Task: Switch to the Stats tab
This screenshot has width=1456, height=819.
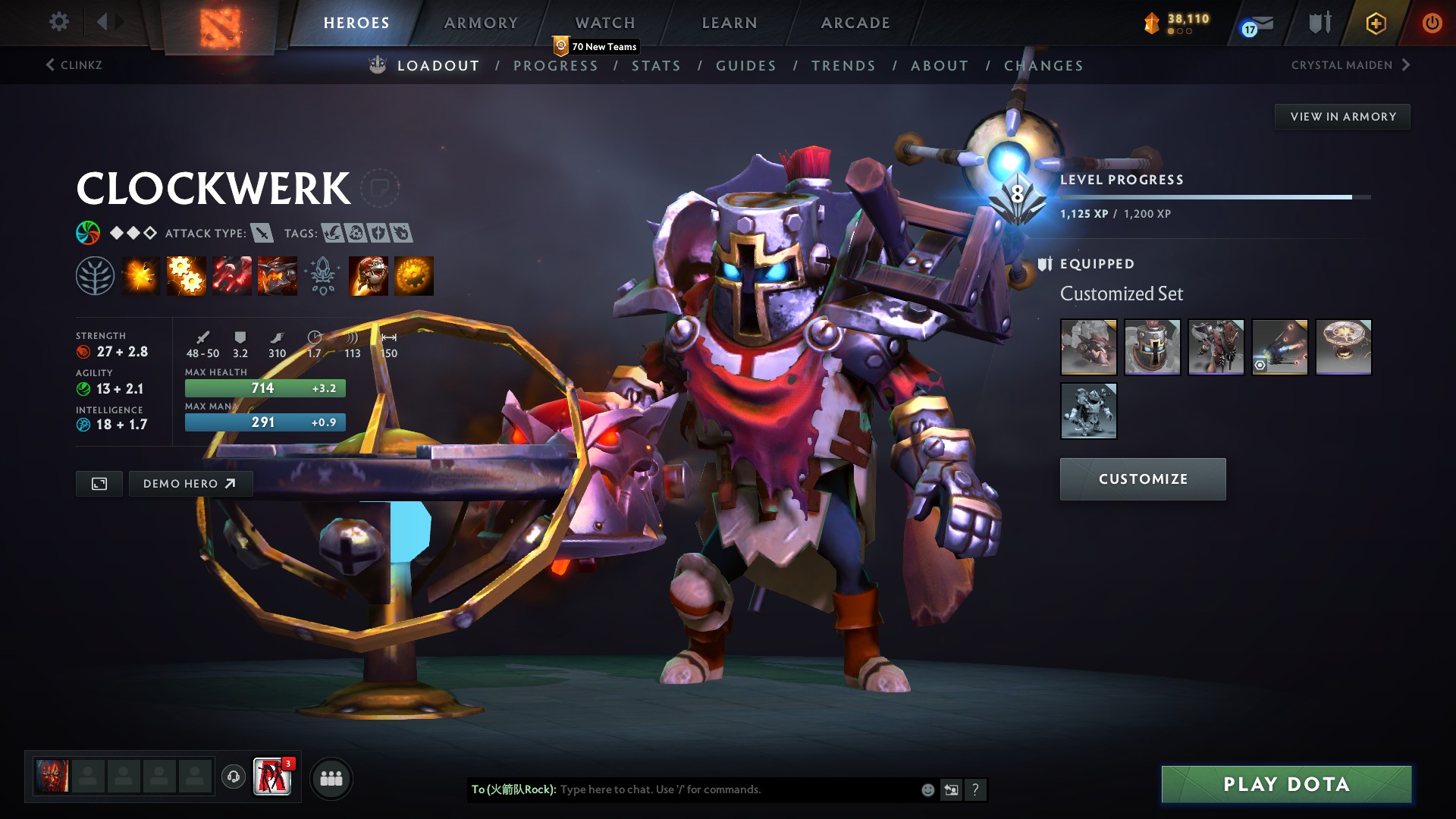Action: [656, 66]
